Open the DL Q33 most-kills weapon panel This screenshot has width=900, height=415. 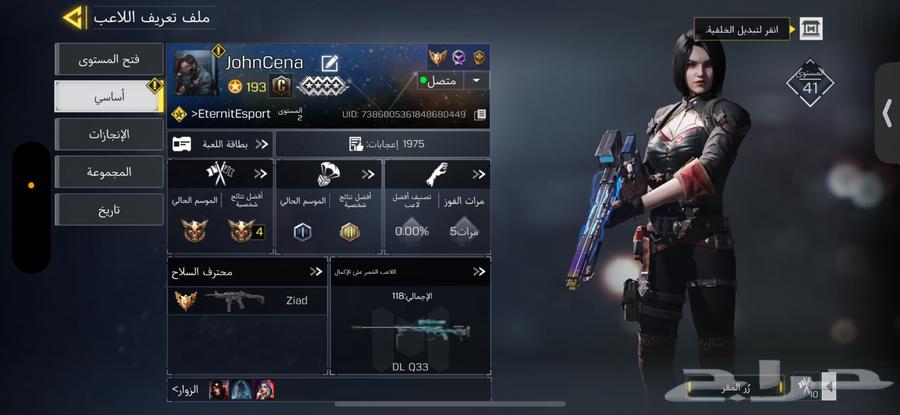coord(410,315)
